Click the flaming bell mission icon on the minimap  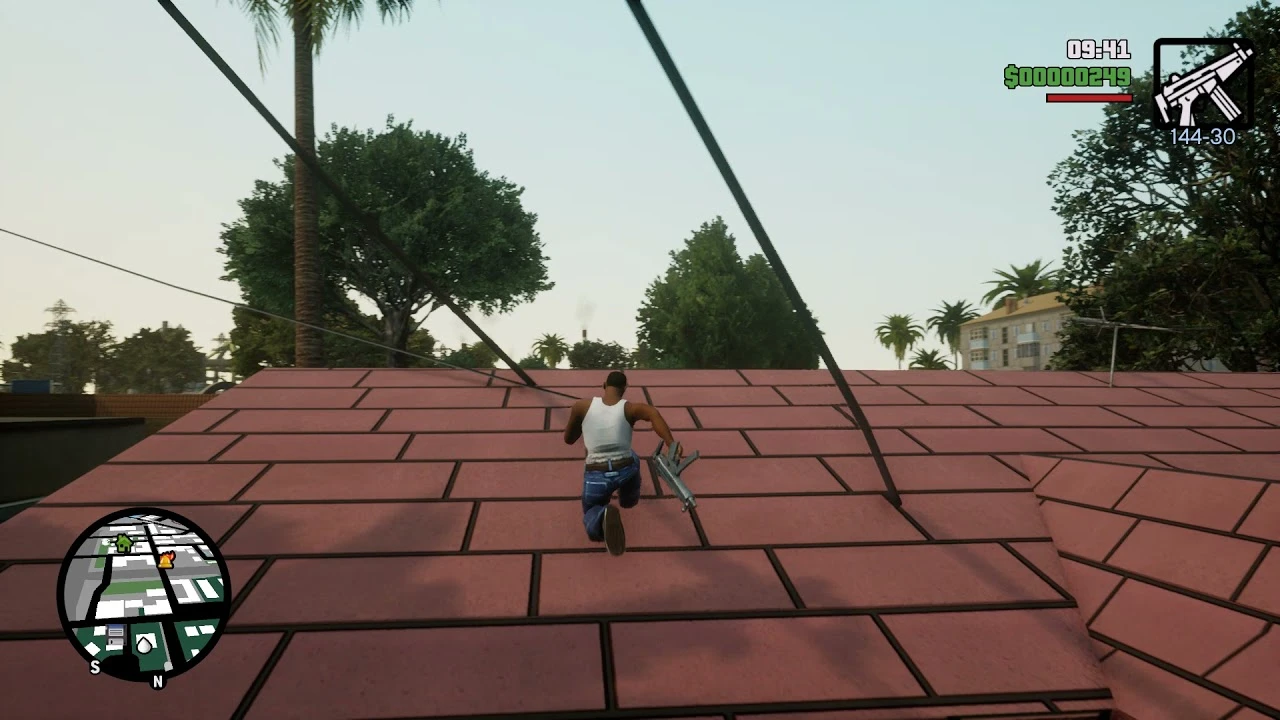coord(166,560)
